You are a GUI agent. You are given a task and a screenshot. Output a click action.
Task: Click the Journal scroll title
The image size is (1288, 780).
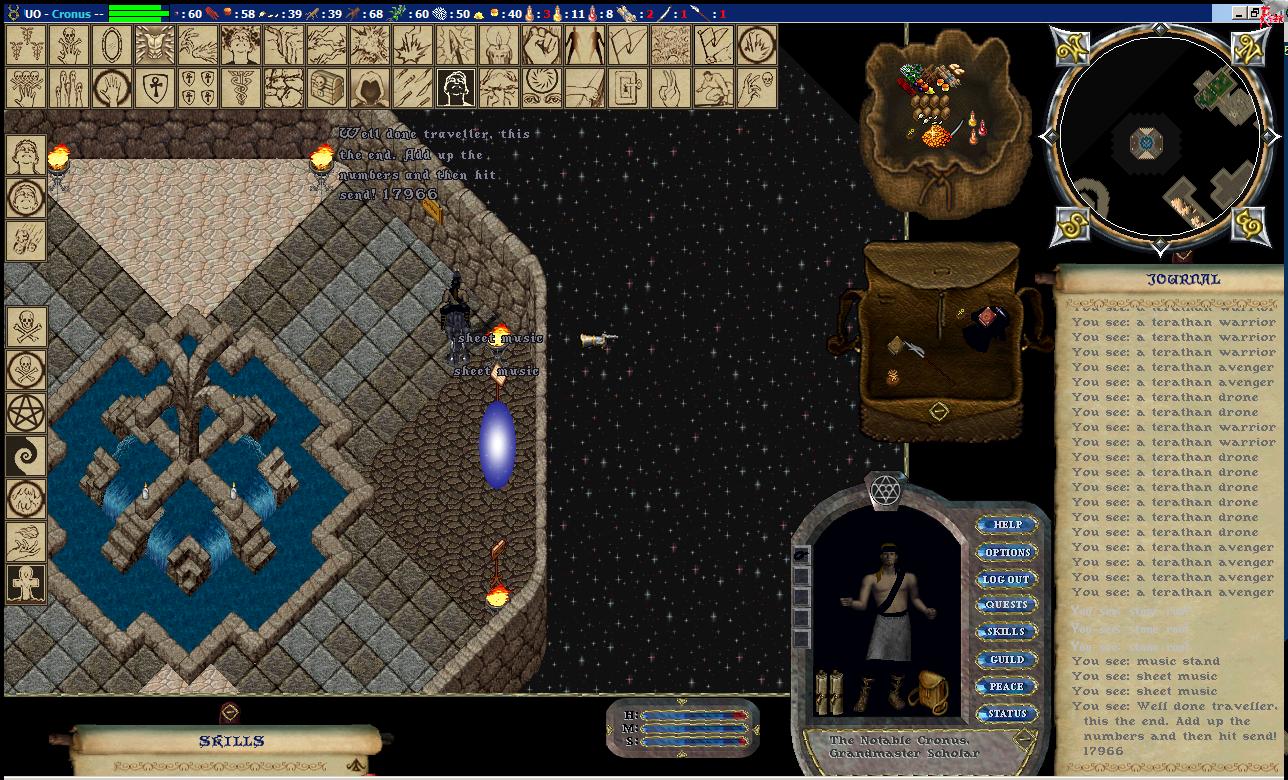pos(1183,280)
